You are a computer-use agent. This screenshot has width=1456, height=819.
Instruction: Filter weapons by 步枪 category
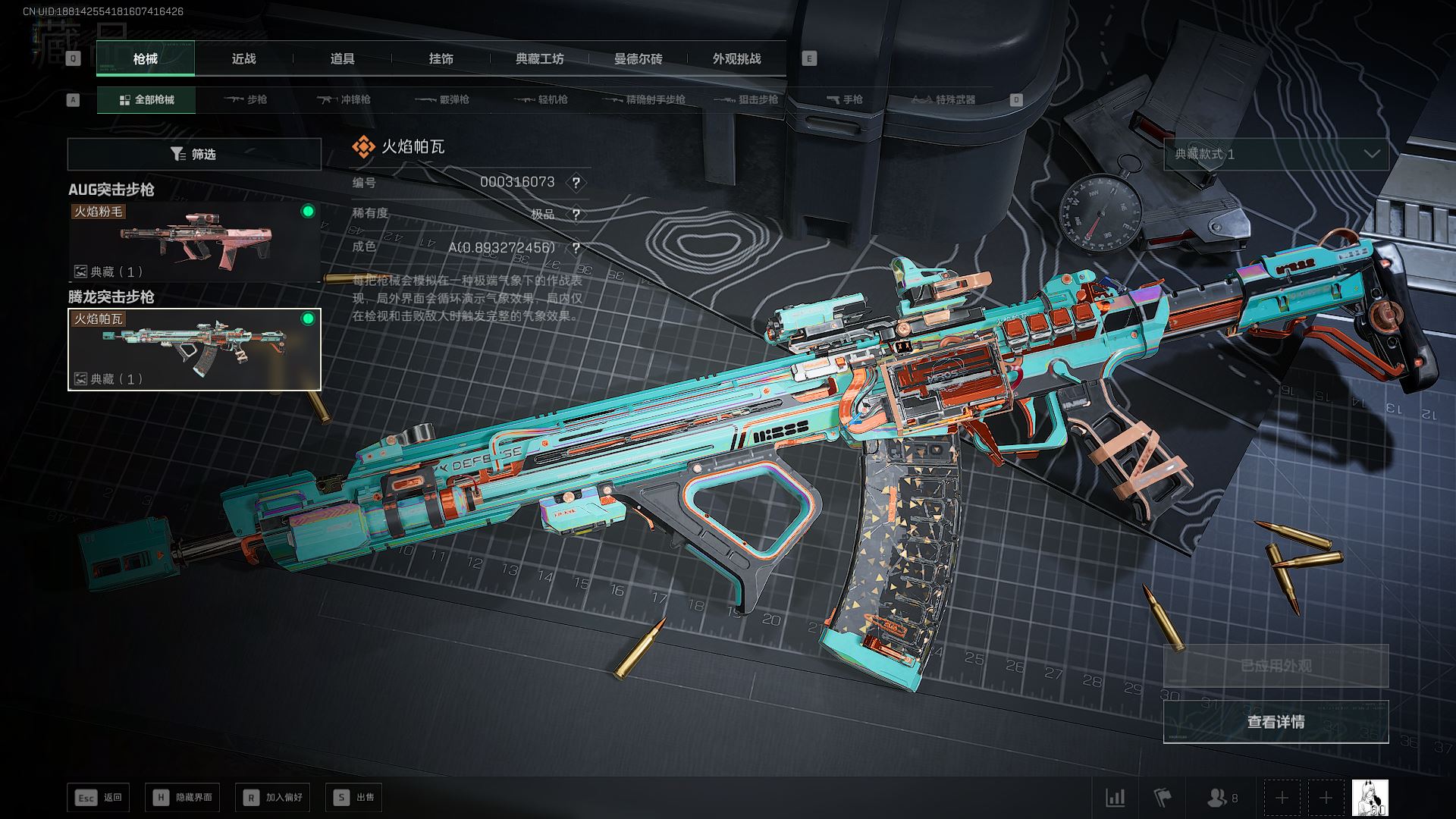246,100
